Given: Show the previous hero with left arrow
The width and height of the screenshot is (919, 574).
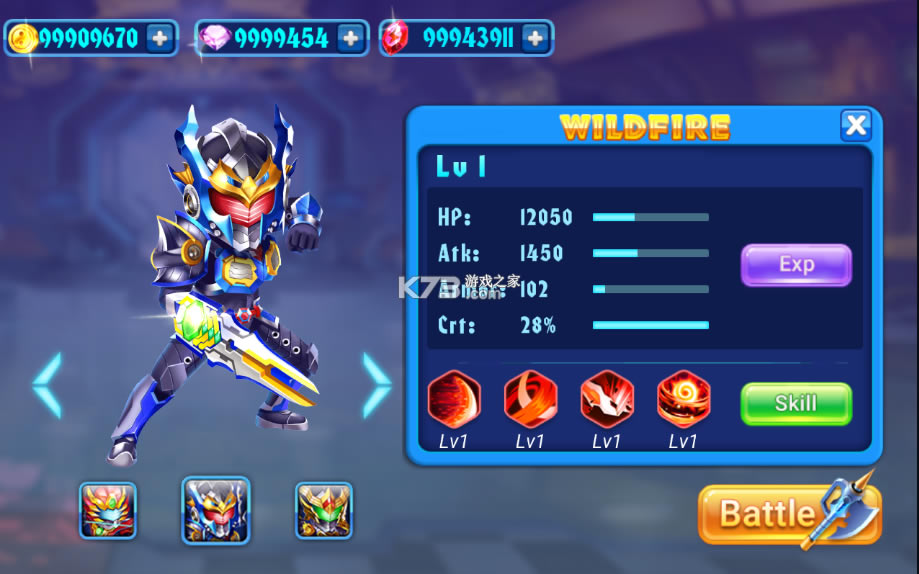Looking at the screenshot, I should (47, 385).
